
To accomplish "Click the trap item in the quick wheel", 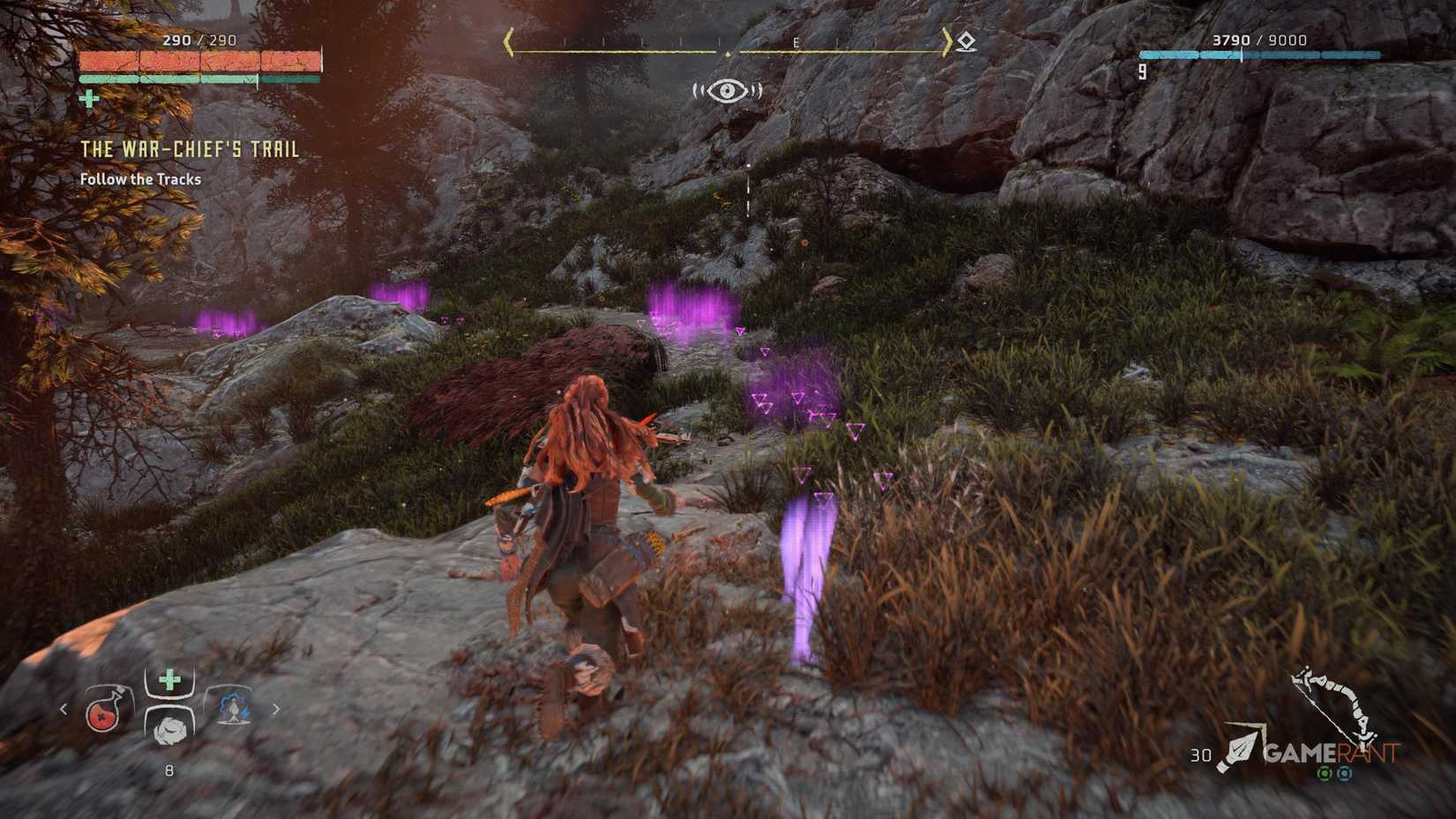I will (234, 709).
